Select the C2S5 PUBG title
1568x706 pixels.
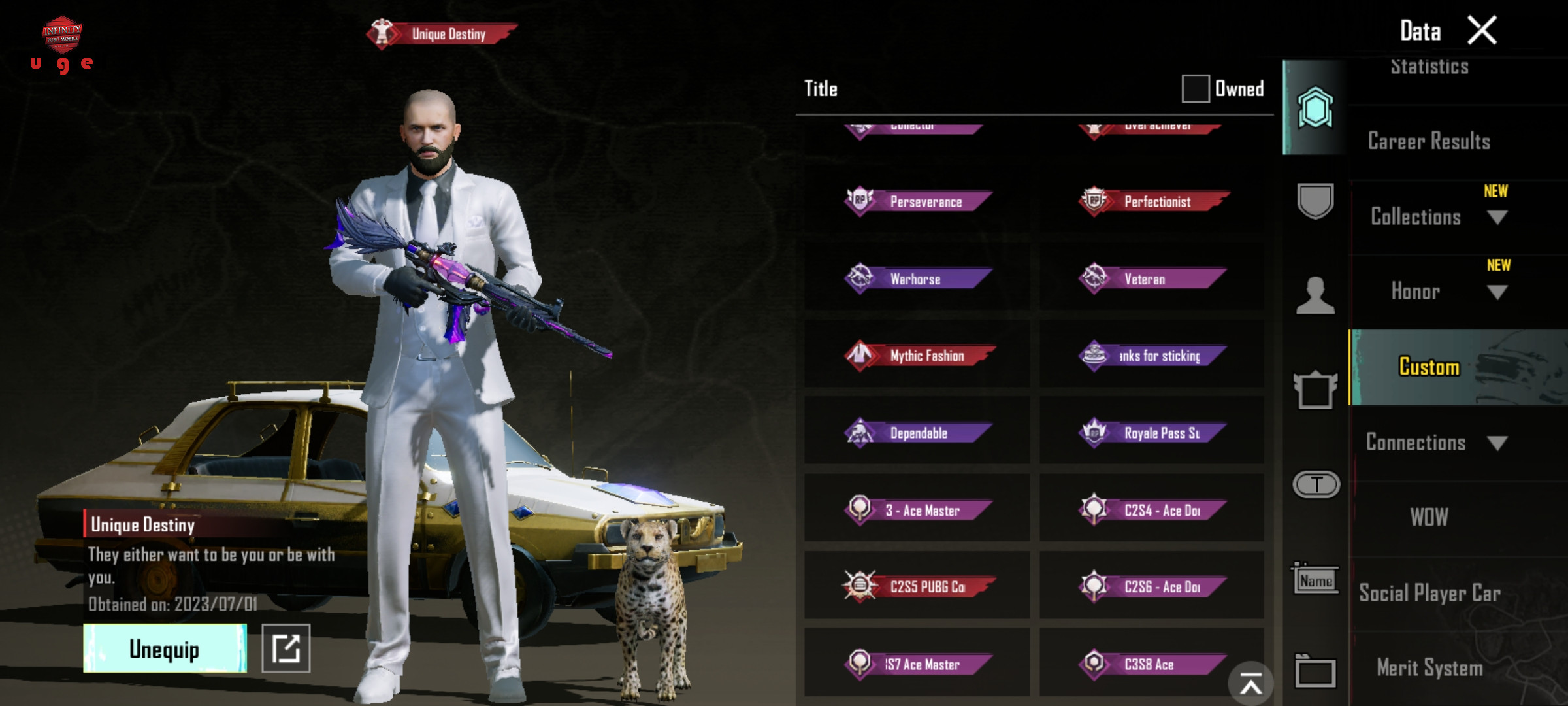click(x=918, y=586)
